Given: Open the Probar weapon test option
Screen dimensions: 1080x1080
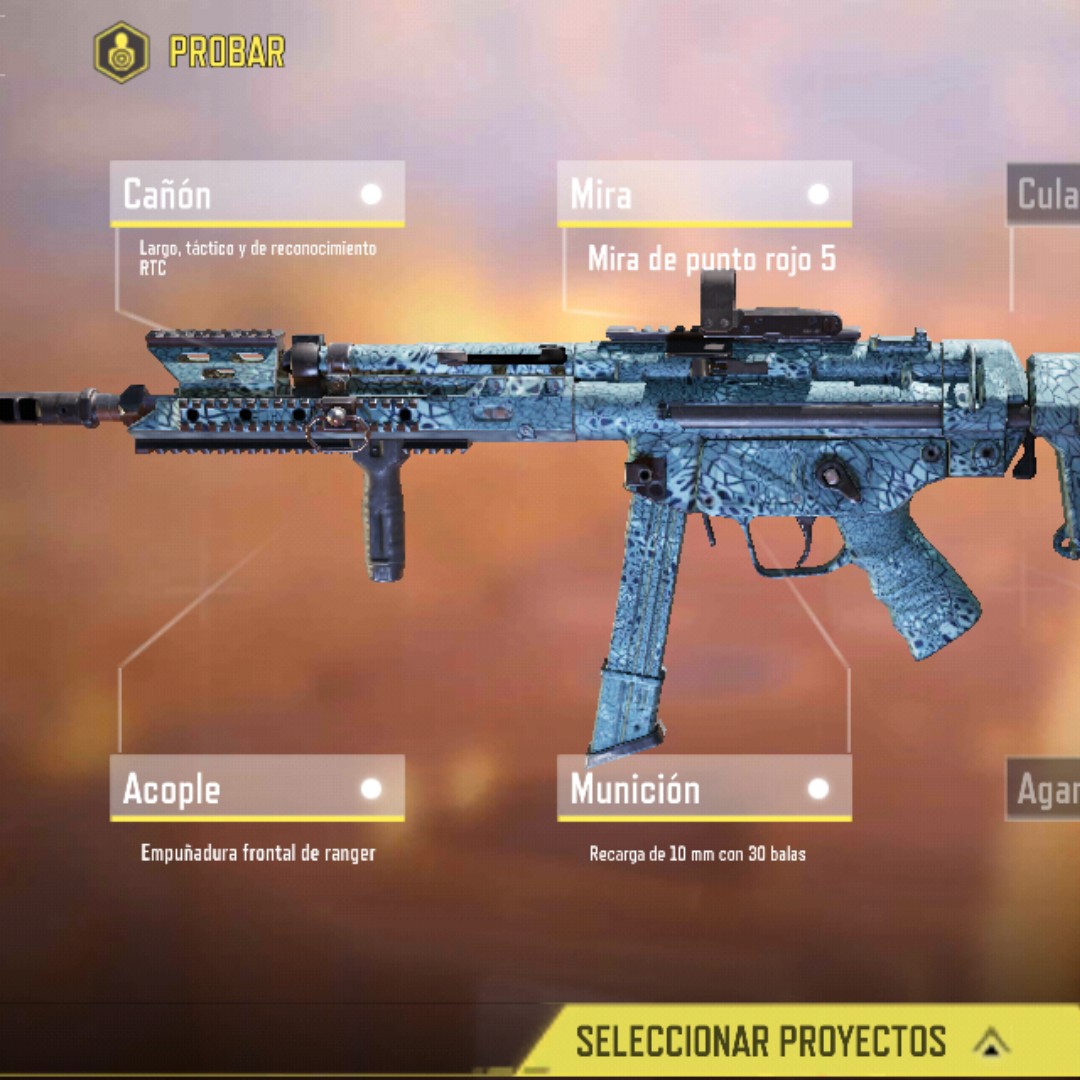Looking at the screenshot, I should click(x=190, y=51).
